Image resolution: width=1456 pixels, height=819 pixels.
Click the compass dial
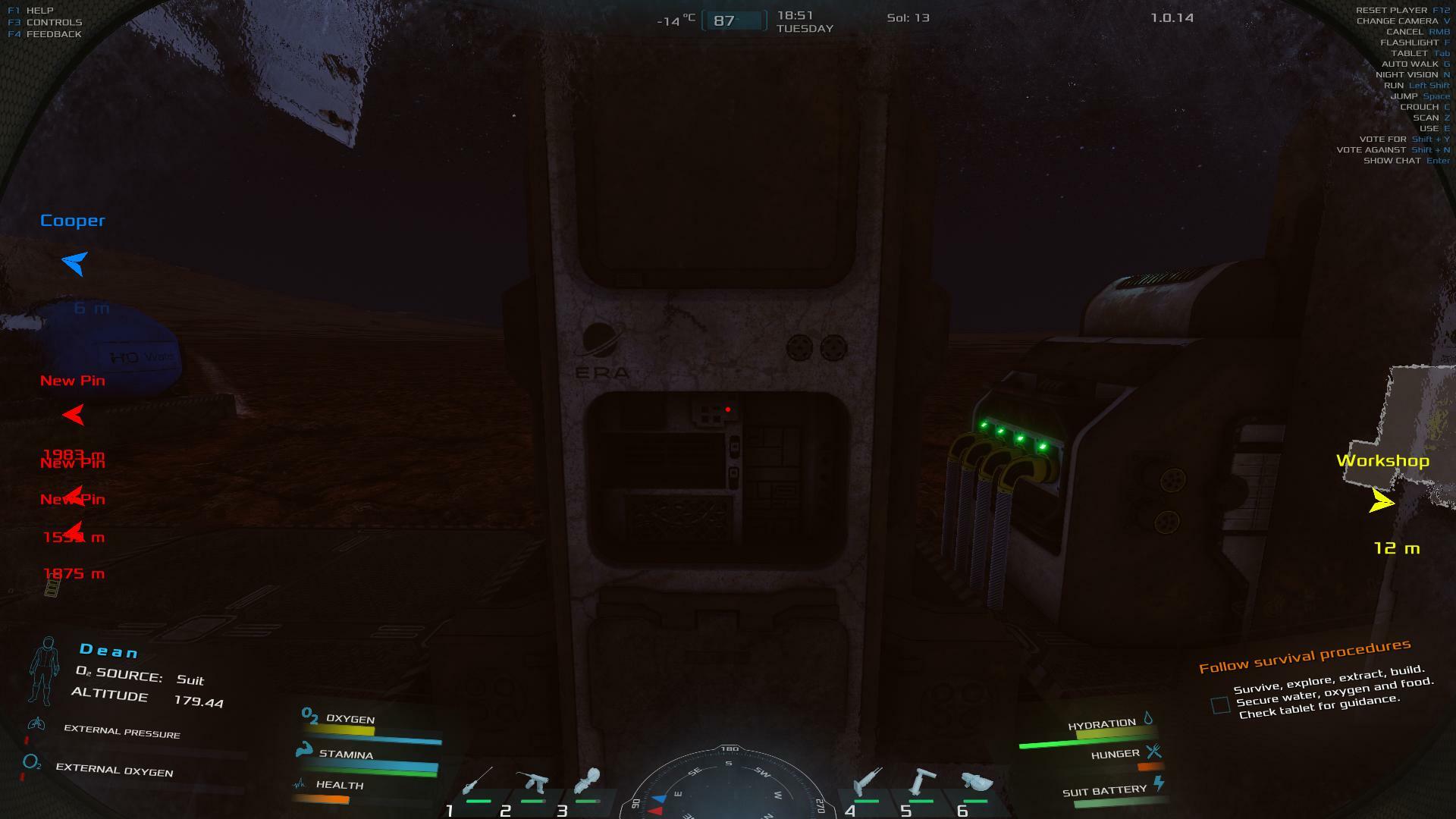(728, 785)
